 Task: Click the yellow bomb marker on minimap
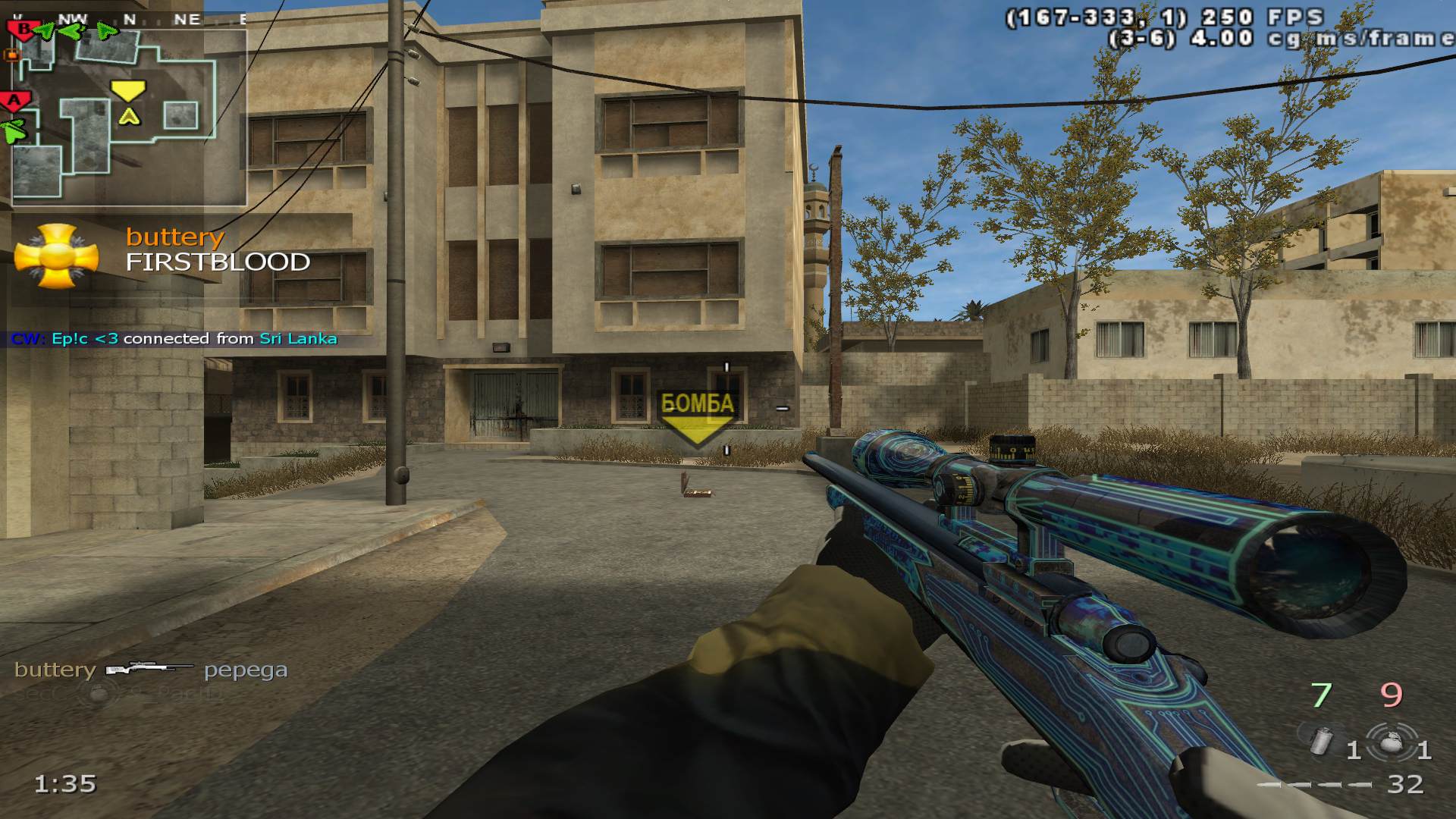pos(128,90)
